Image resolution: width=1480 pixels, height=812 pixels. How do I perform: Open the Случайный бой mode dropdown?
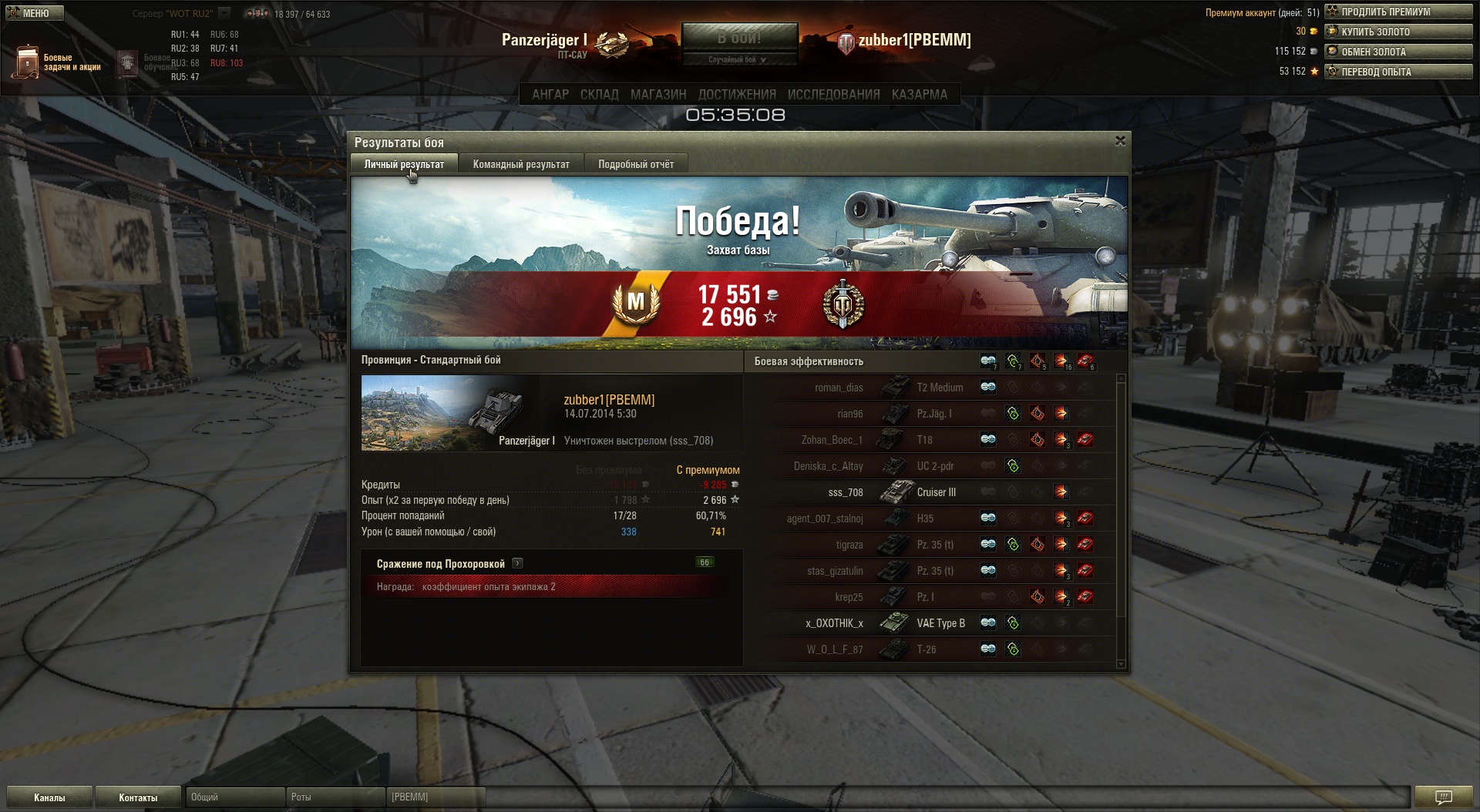click(x=738, y=60)
